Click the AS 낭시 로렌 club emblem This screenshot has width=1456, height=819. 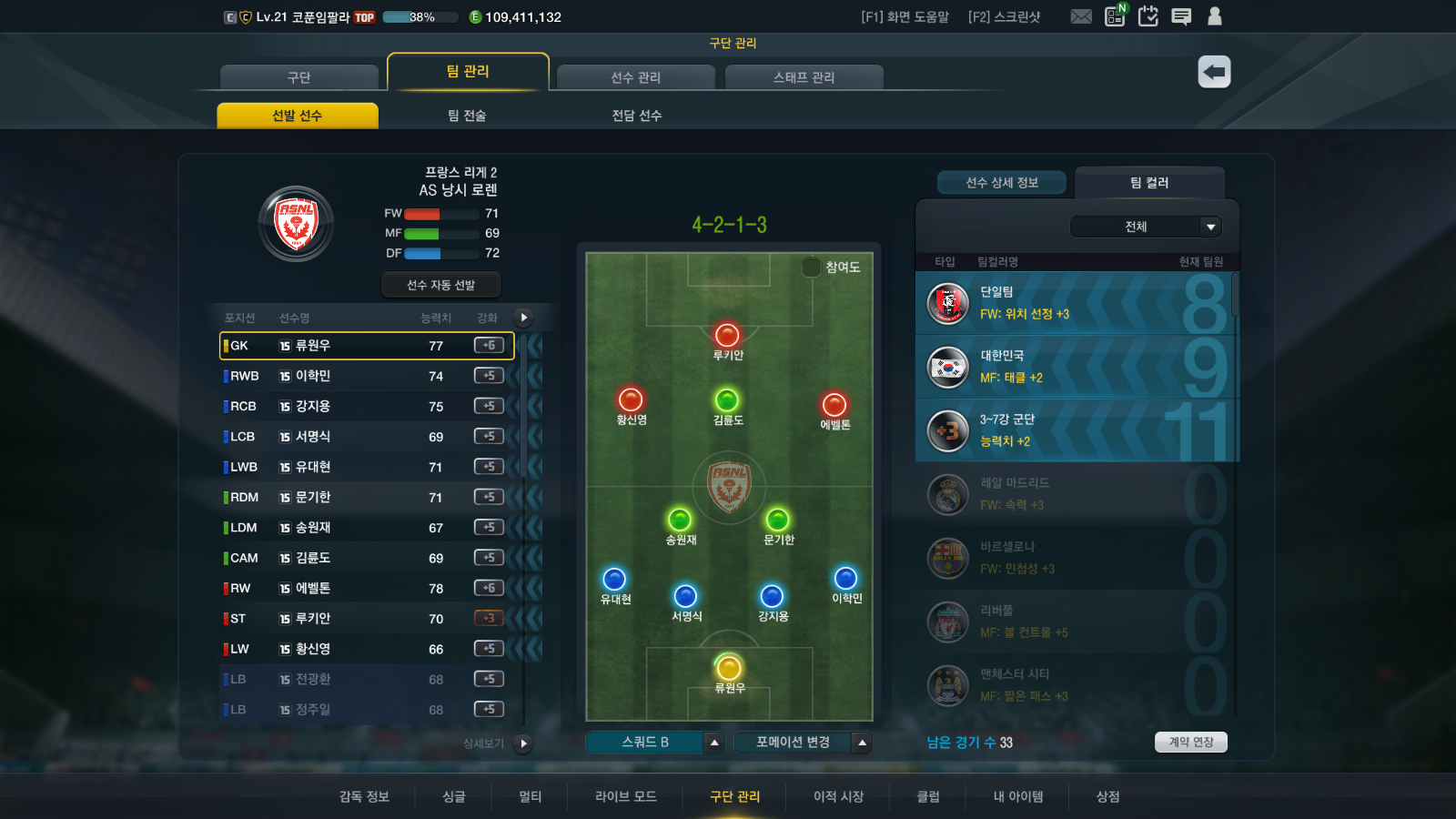[x=296, y=223]
